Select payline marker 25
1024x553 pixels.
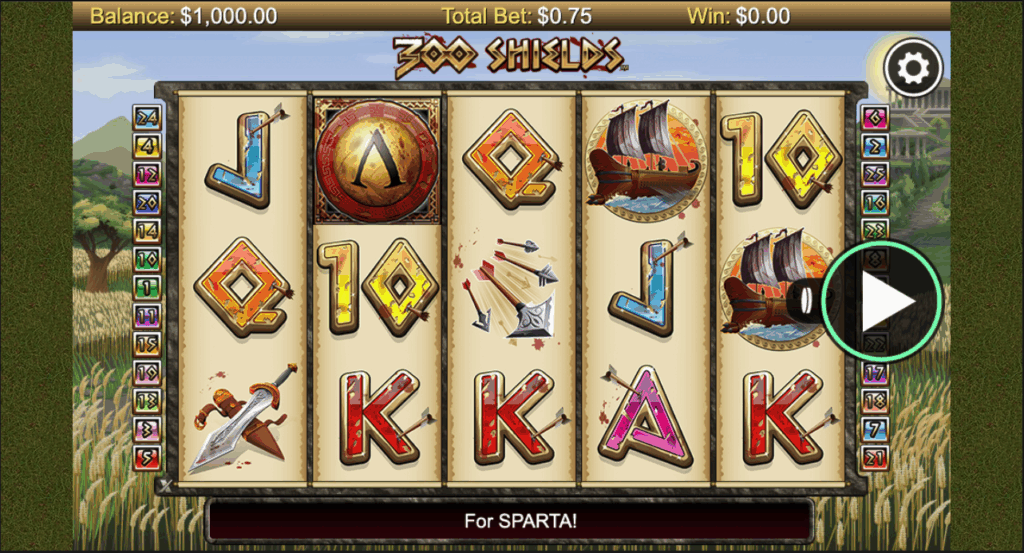tap(875, 174)
